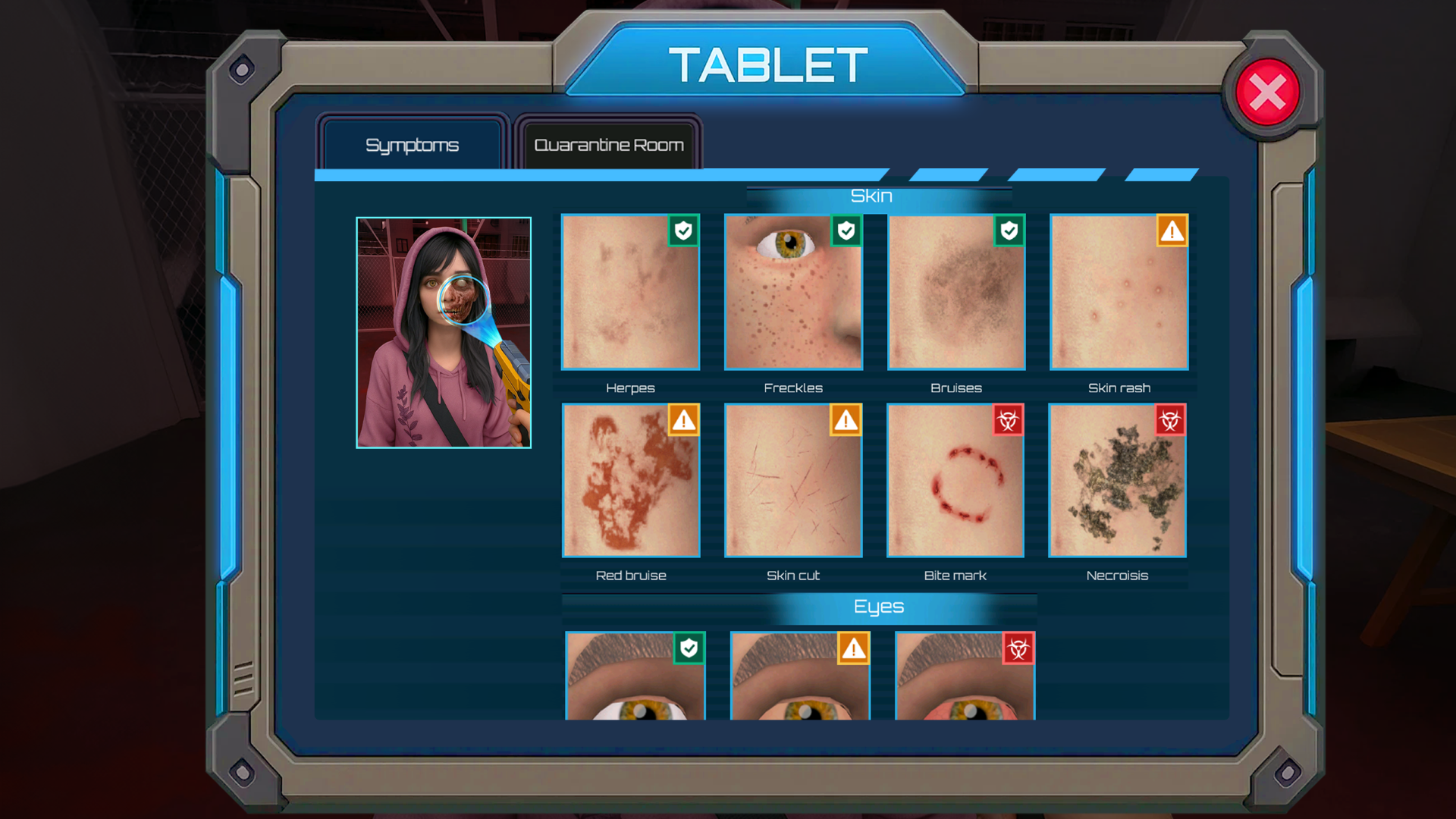This screenshot has width=1456, height=819.
Task: Select the Skin rash symptom card
Action: click(1118, 293)
